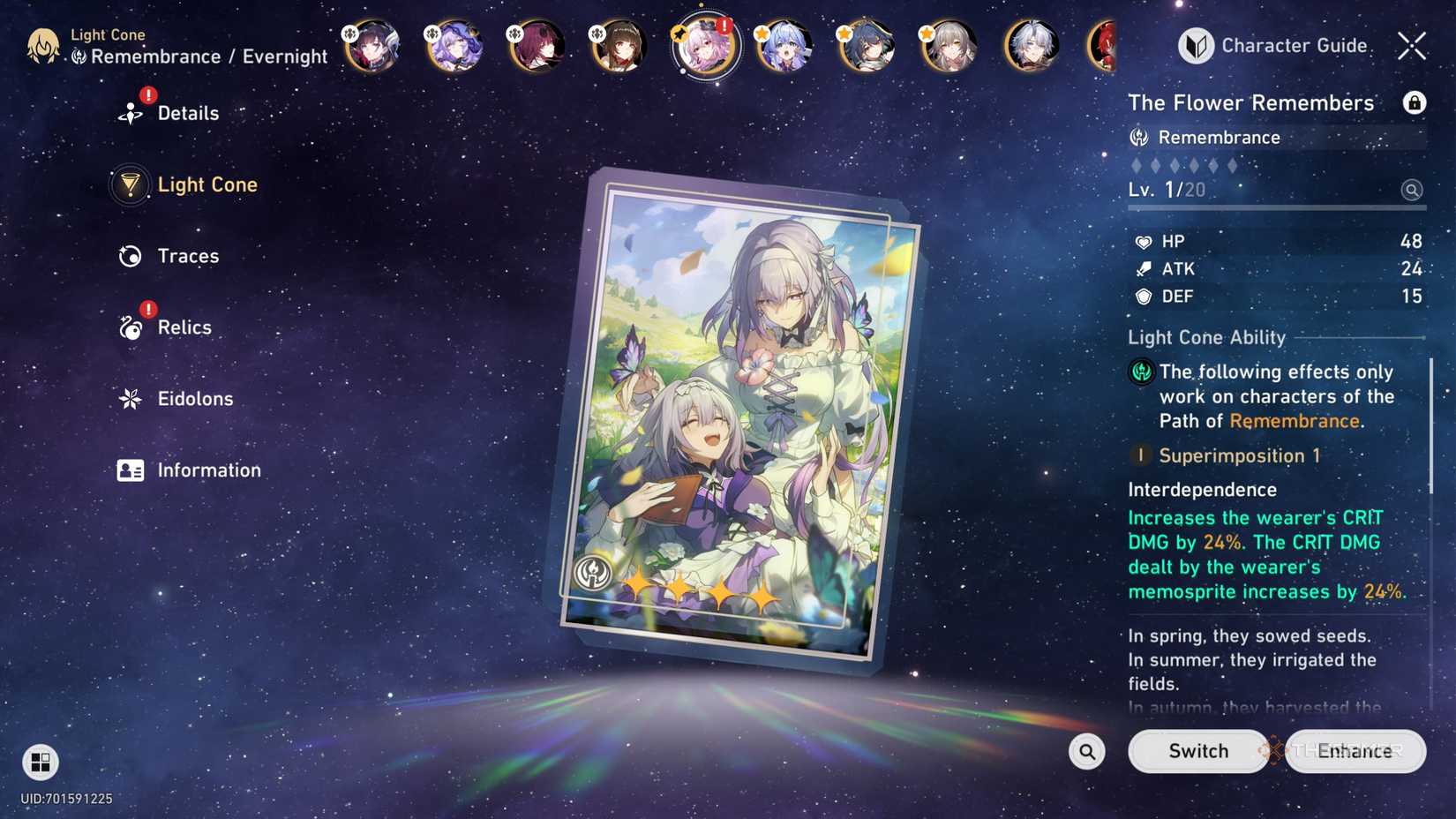
Task: Click the search magnifier near the bottom
Action: click(1085, 751)
